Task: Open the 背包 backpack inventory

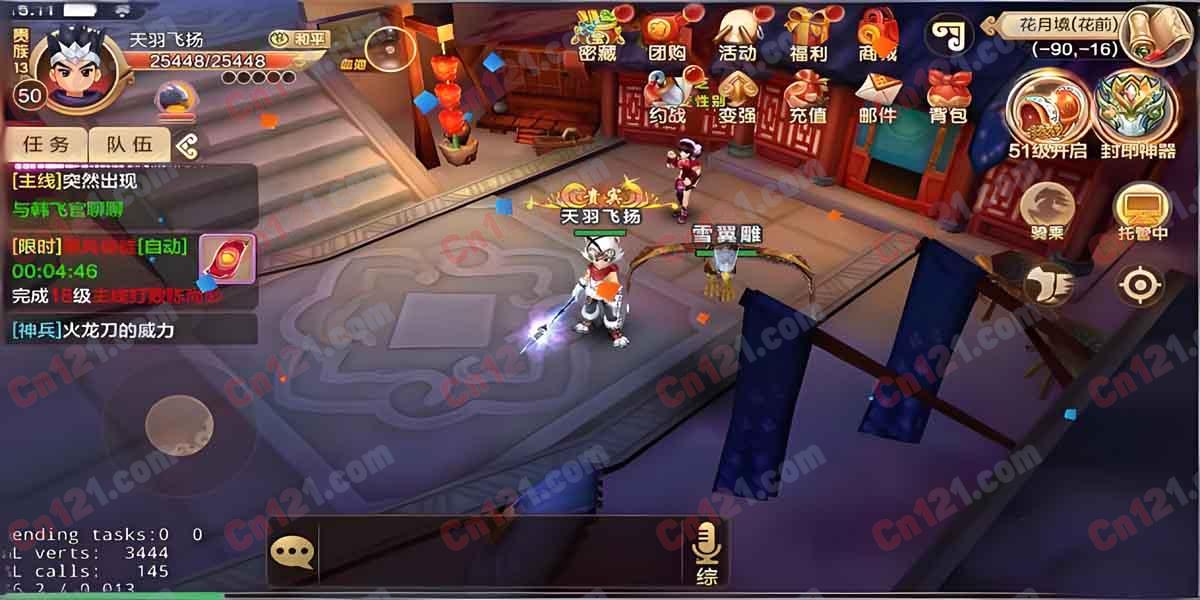Action: (948, 98)
